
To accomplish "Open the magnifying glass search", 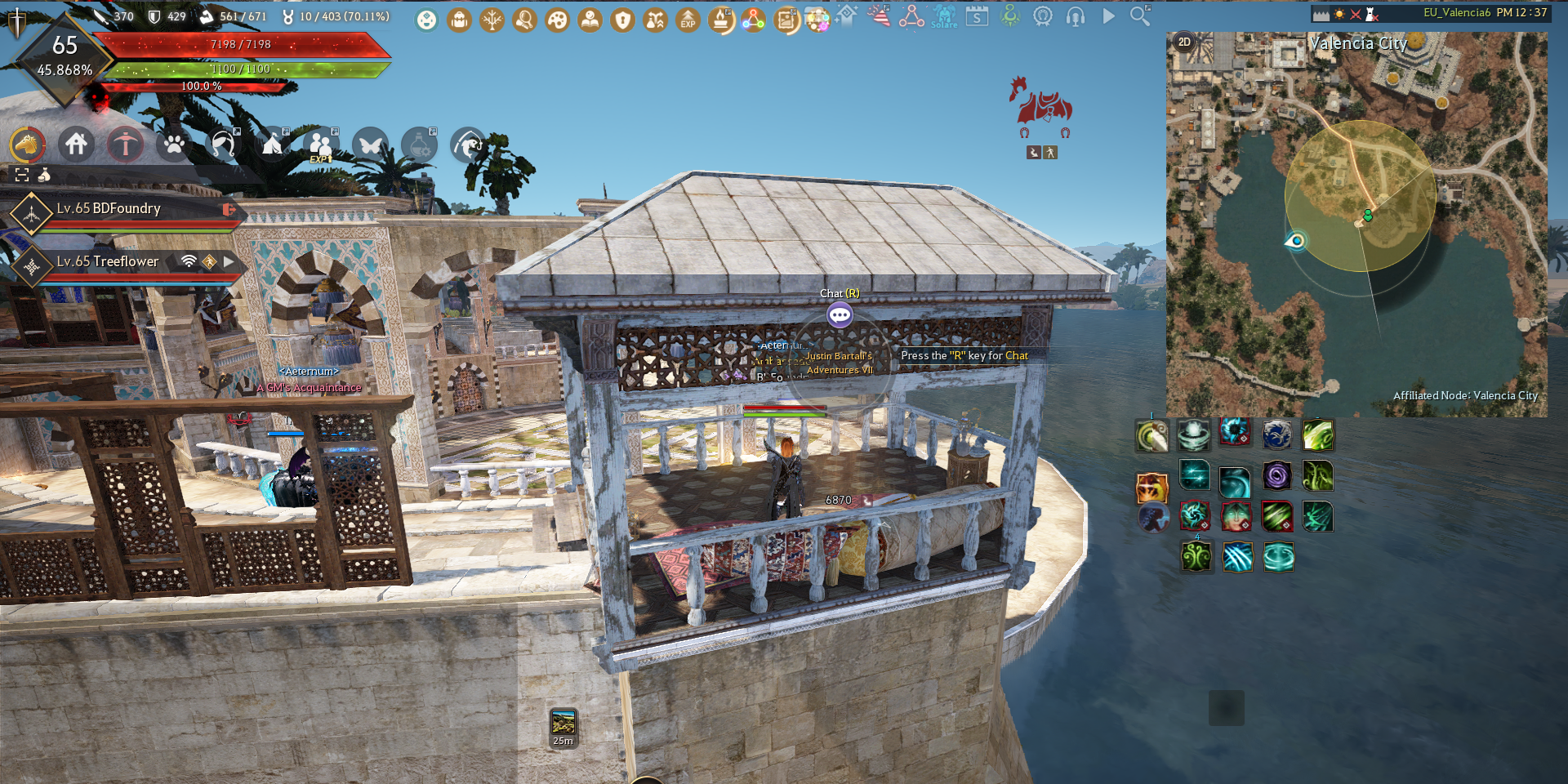I will click(1140, 16).
